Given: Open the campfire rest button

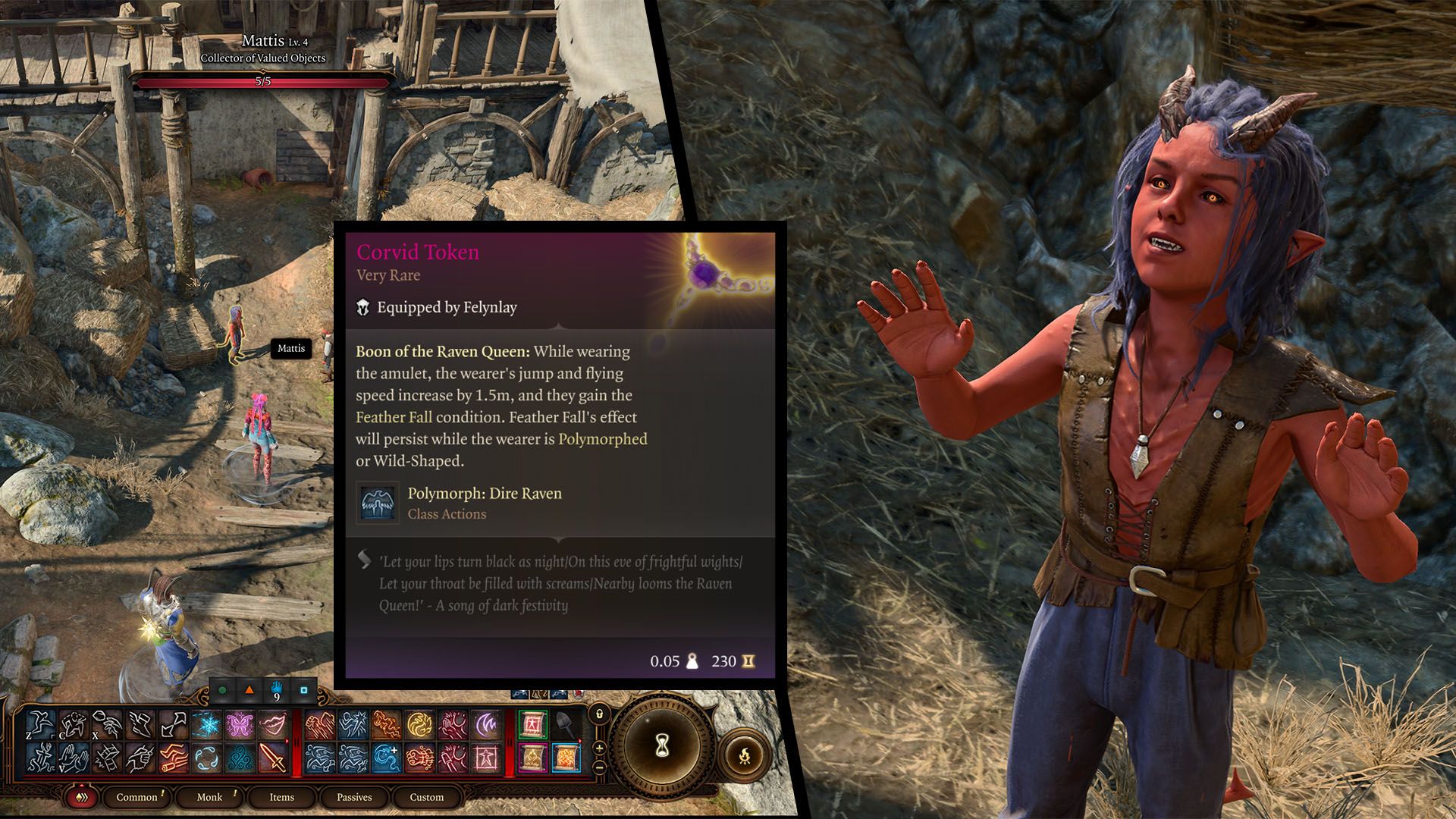Looking at the screenshot, I should pos(744,755).
